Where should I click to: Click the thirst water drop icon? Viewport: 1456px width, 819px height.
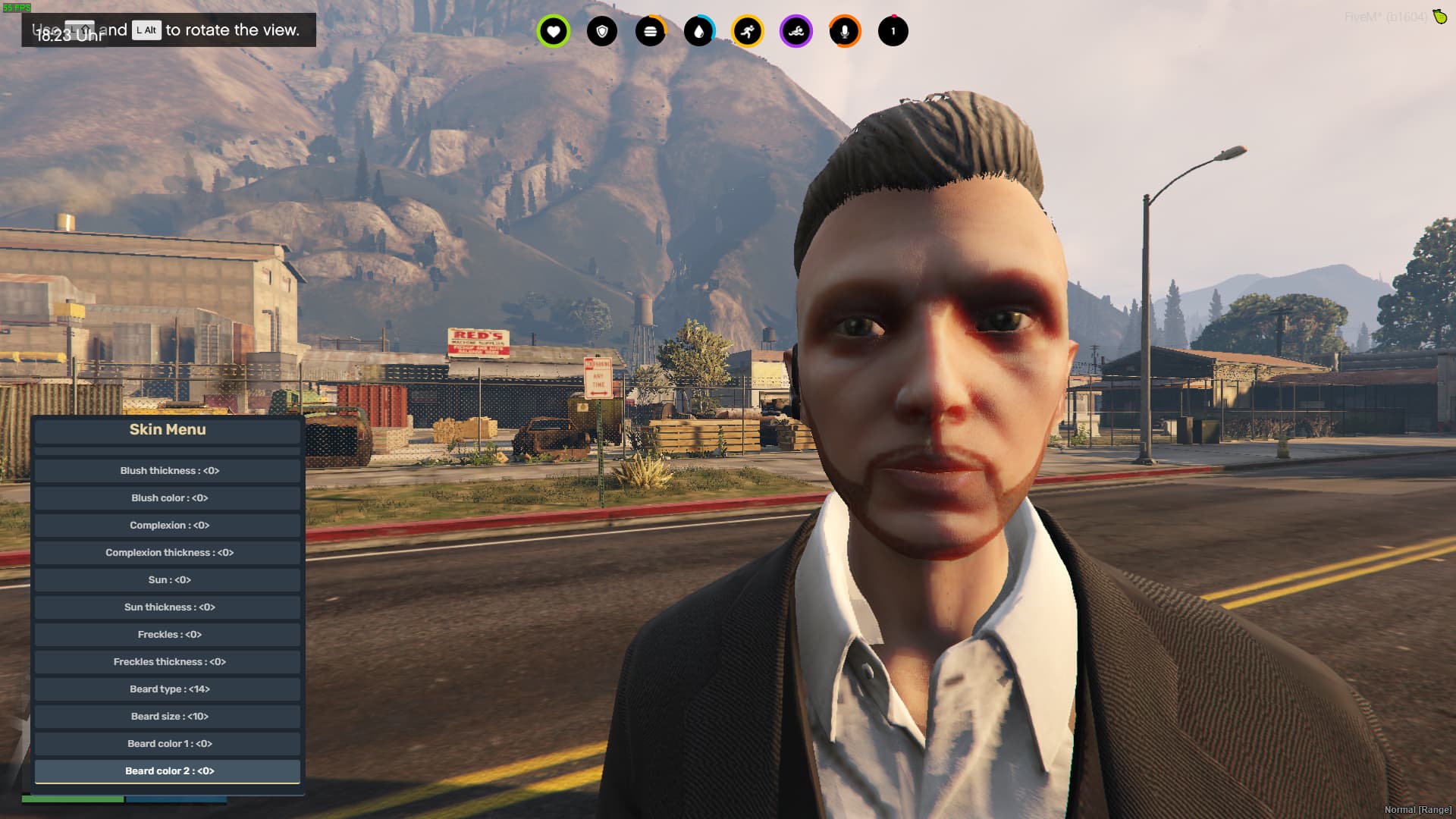pos(698,31)
